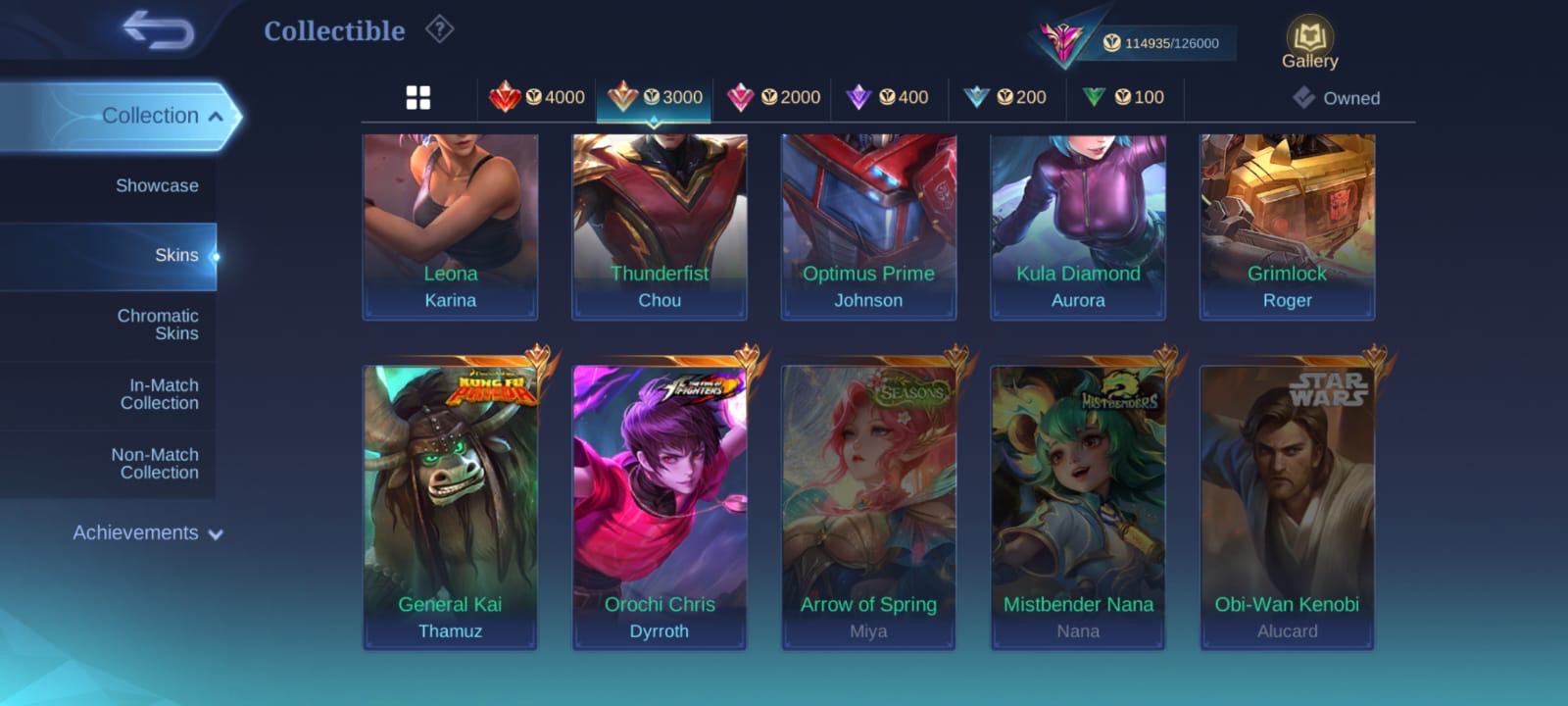This screenshot has height=706, width=1568.
Task: View the Obi-Wan Kenobi Alucard skin card
Action: coord(1287,505)
